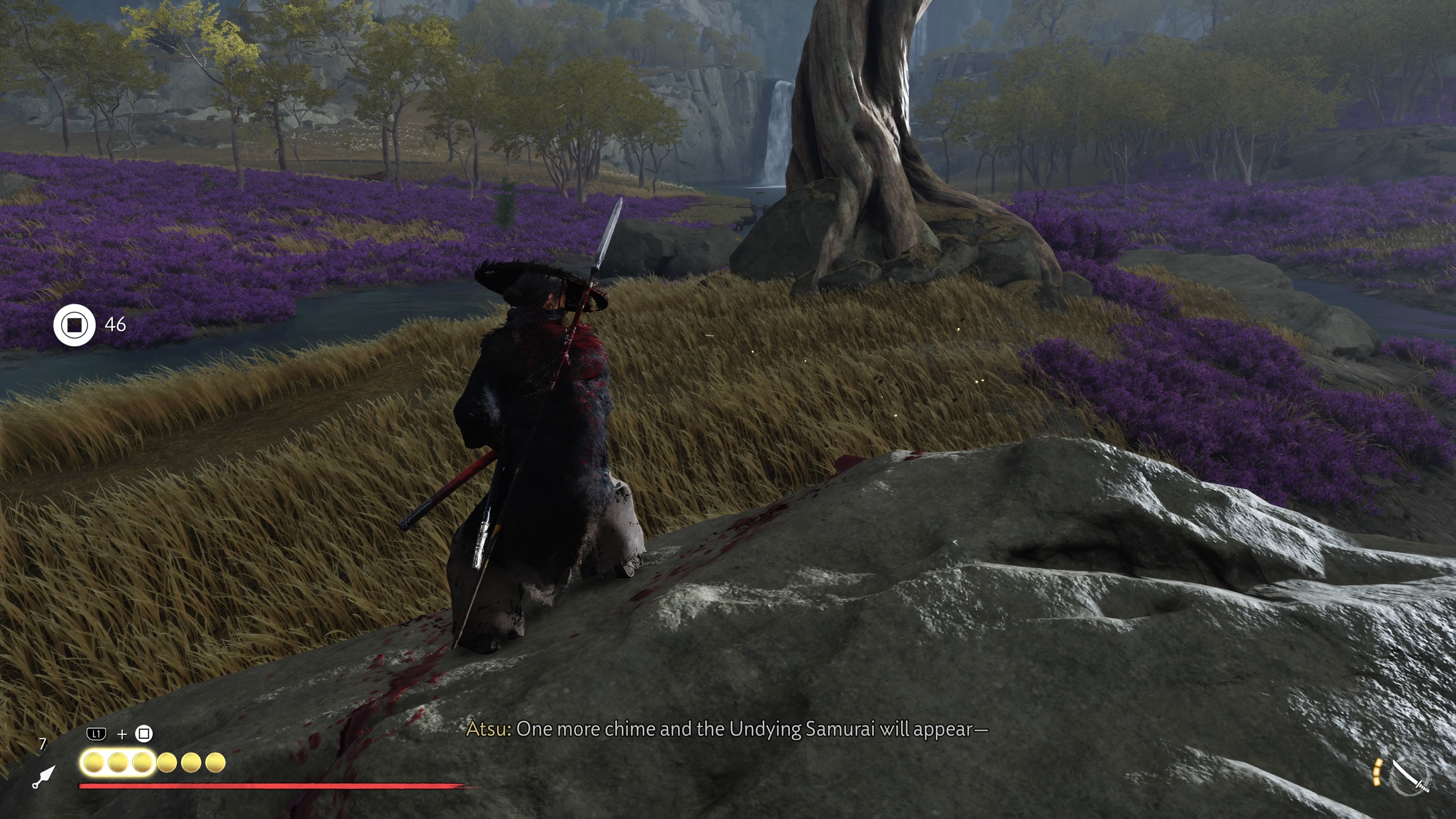Select the kunai quickfire weapon icon
Viewport: 1456px width, 819px height.
(44, 777)
